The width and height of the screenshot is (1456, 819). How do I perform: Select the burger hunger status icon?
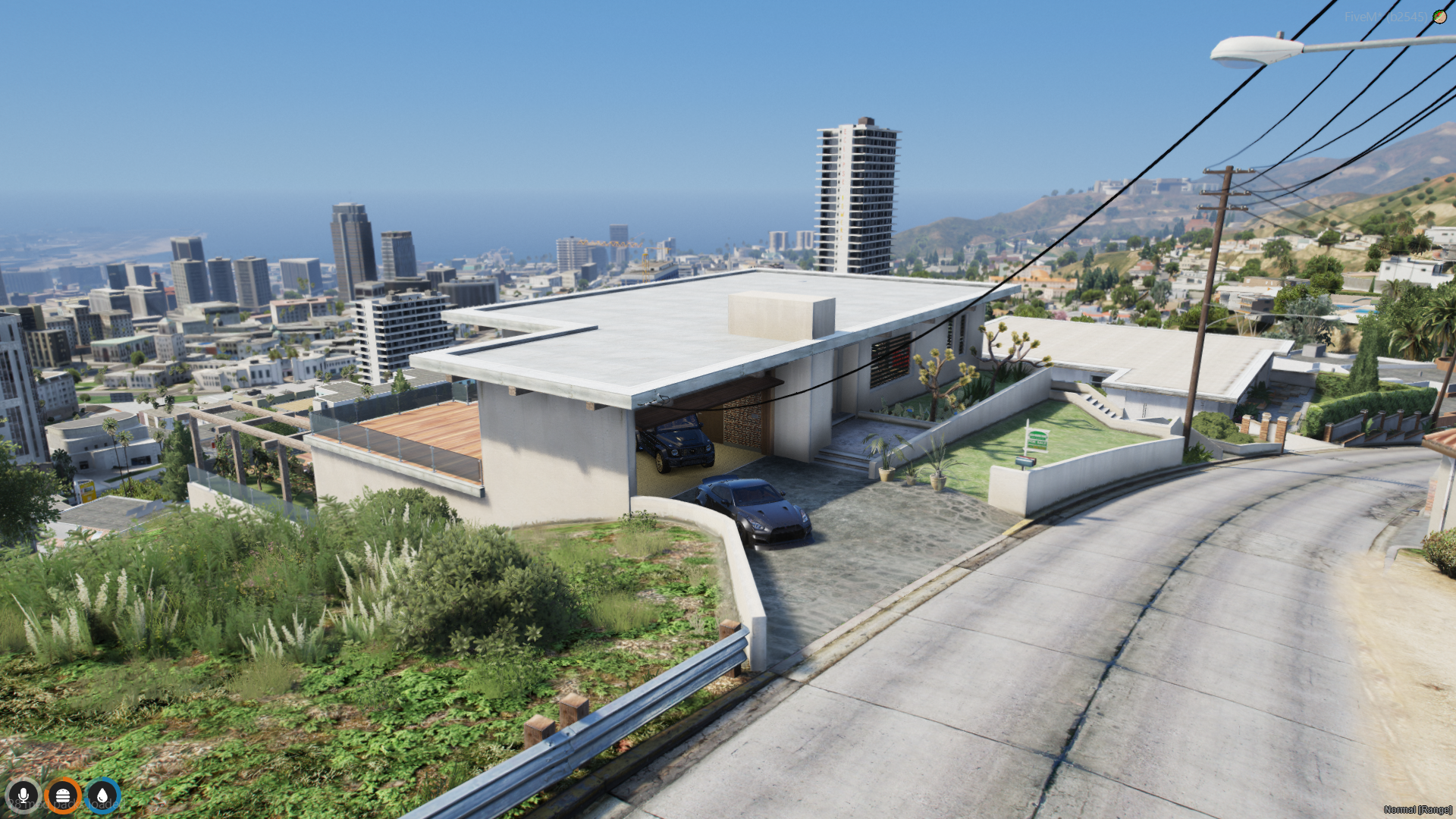[x=63, y=795]
